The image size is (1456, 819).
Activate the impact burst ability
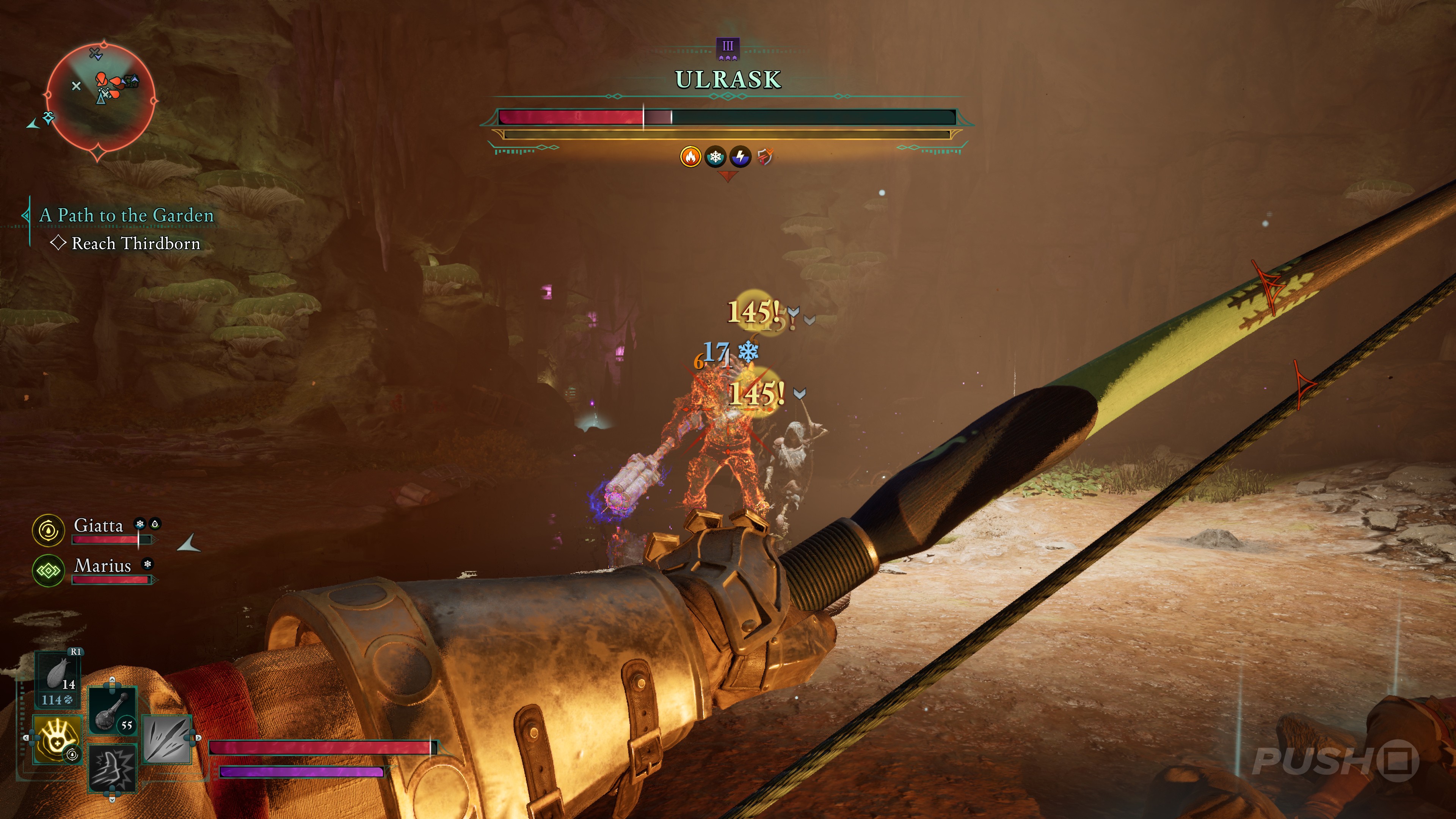112,767
